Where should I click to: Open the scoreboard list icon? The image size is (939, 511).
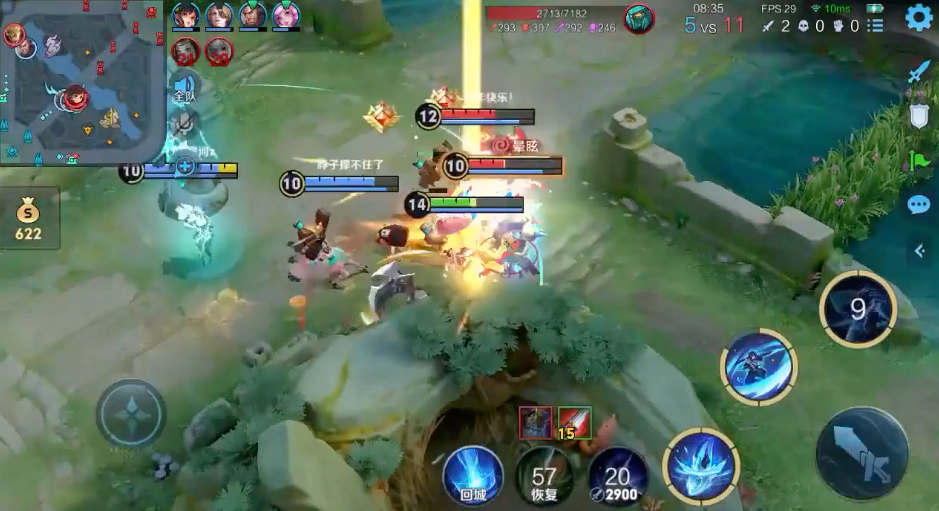pos(876,25)
